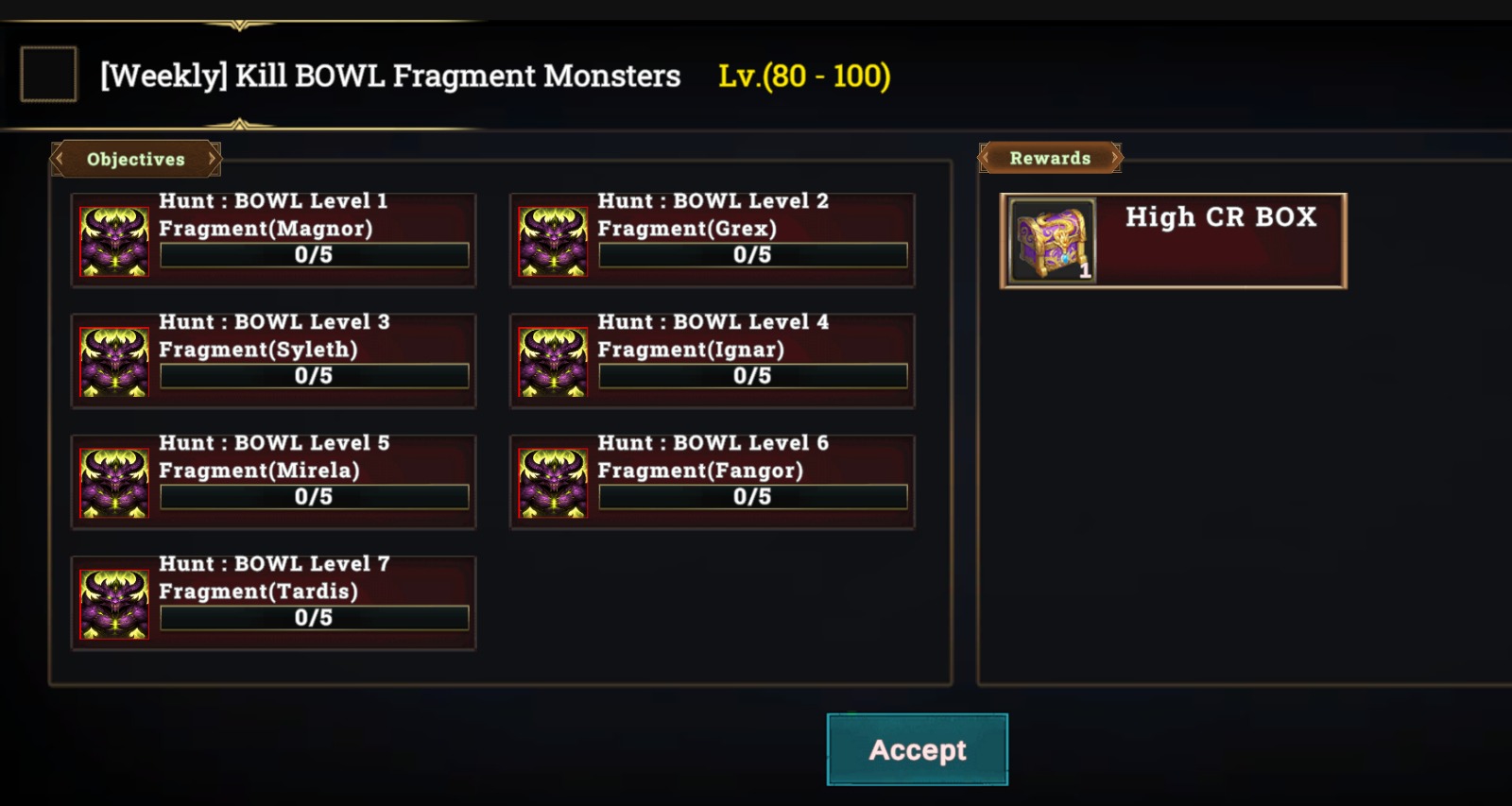
Task: Expand the Rewards panel header
Action: click(1050, 158)
